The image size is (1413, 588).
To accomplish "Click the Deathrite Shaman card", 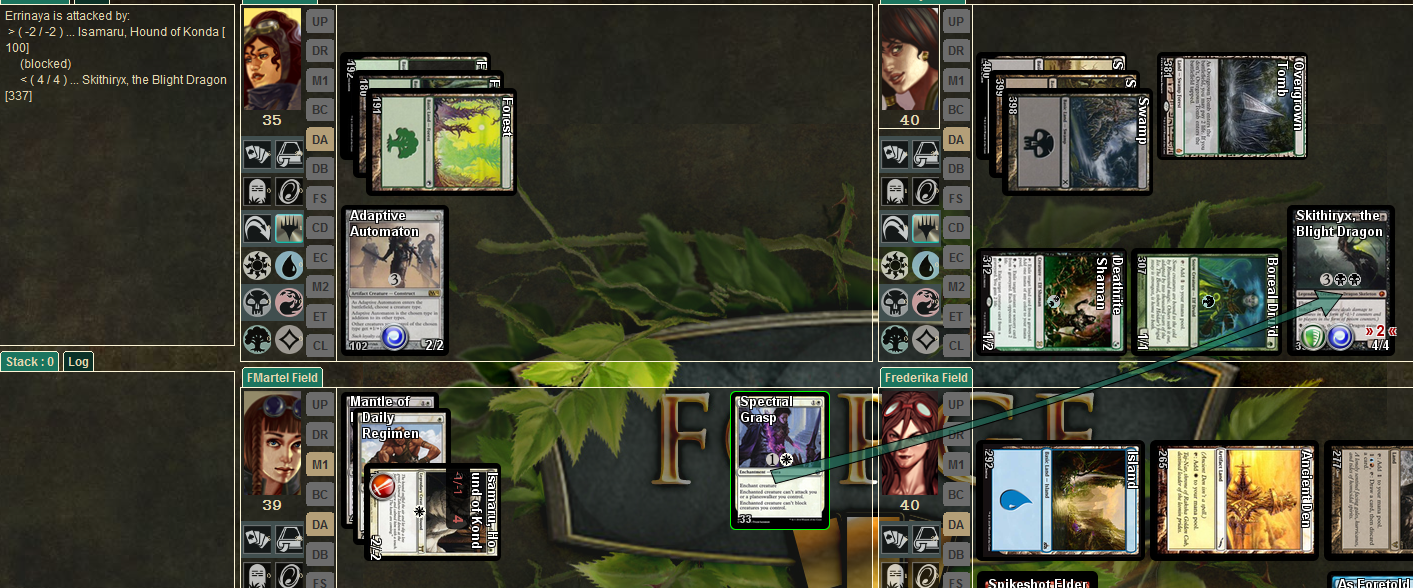I will click(1051, 302).
